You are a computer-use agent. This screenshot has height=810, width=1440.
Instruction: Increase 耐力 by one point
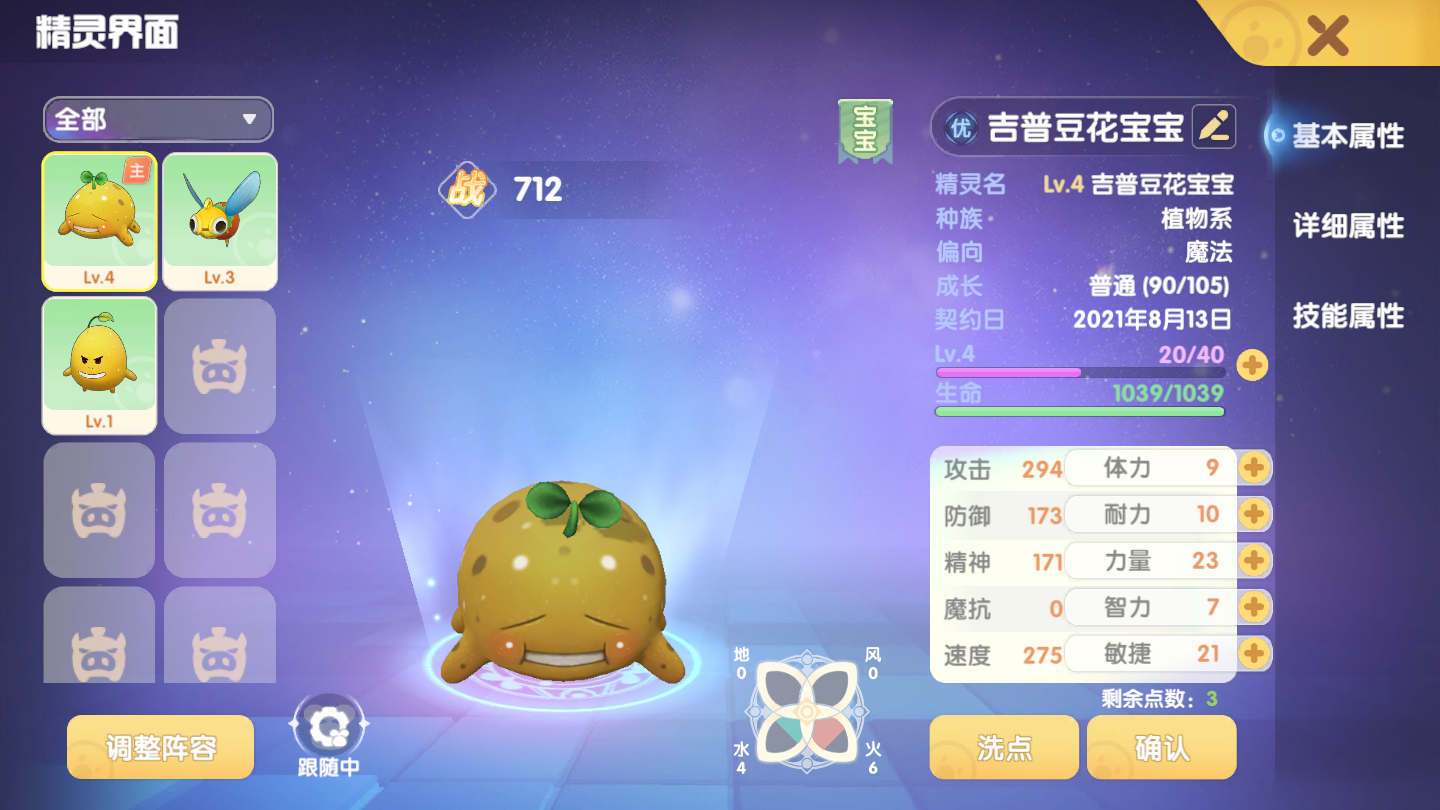[1253, 514]
